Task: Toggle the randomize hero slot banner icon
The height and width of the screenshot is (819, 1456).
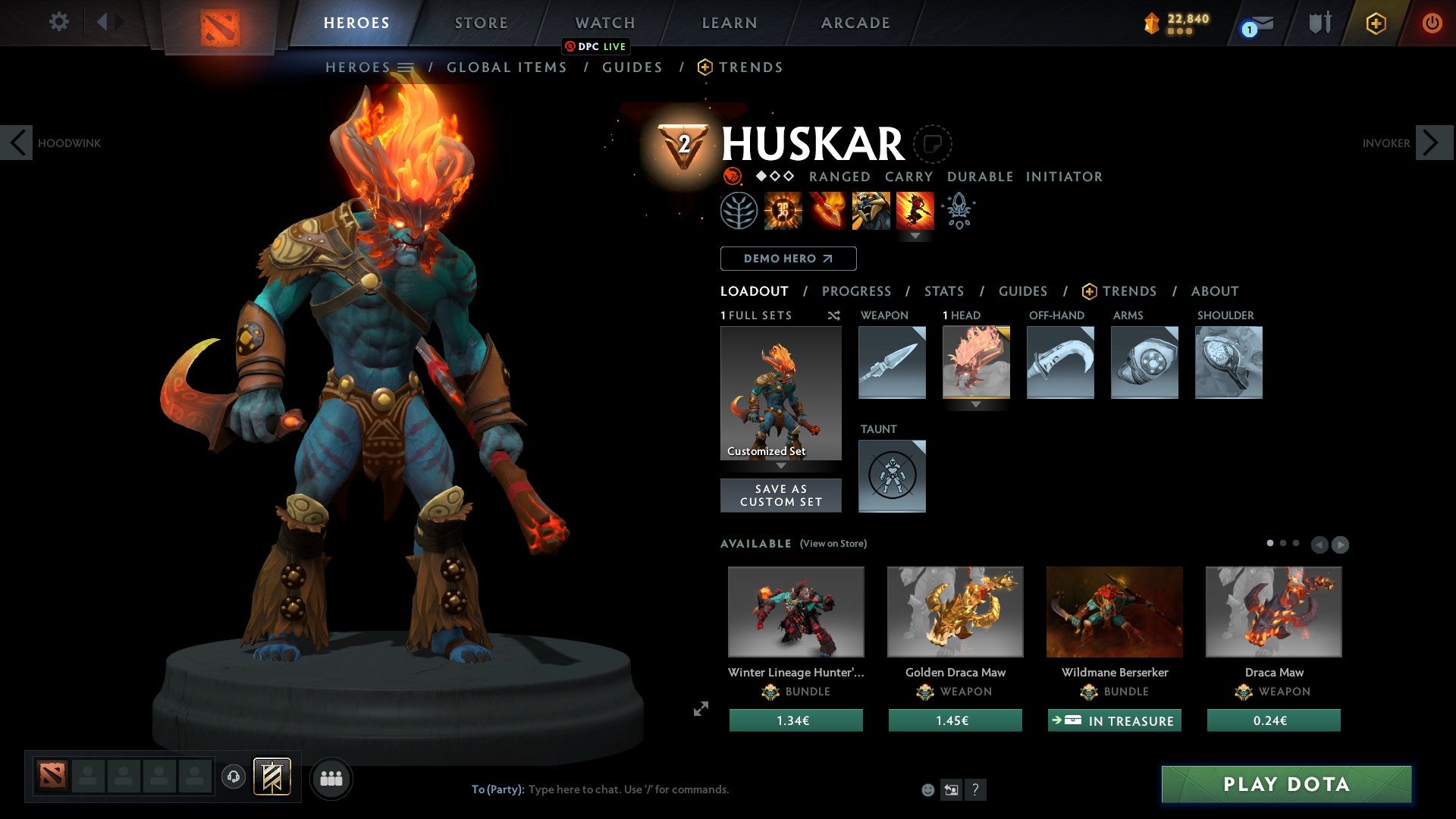Action: (x=273, y=777)
